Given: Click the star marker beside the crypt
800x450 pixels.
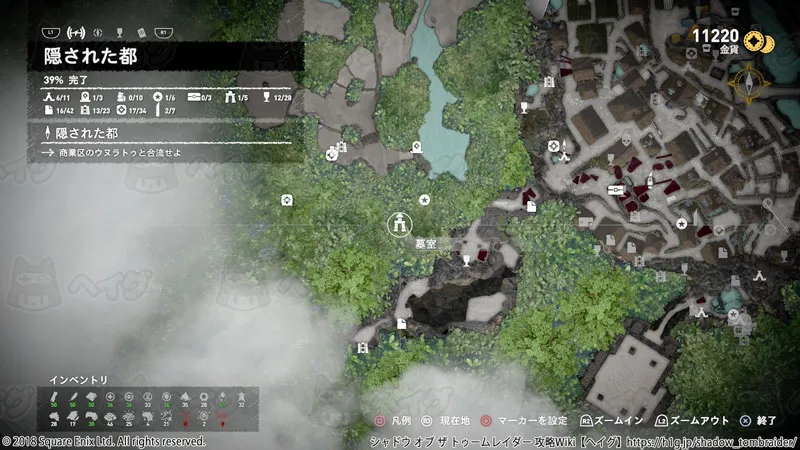Looking at the screenshot, I should (x=425, y=200).
